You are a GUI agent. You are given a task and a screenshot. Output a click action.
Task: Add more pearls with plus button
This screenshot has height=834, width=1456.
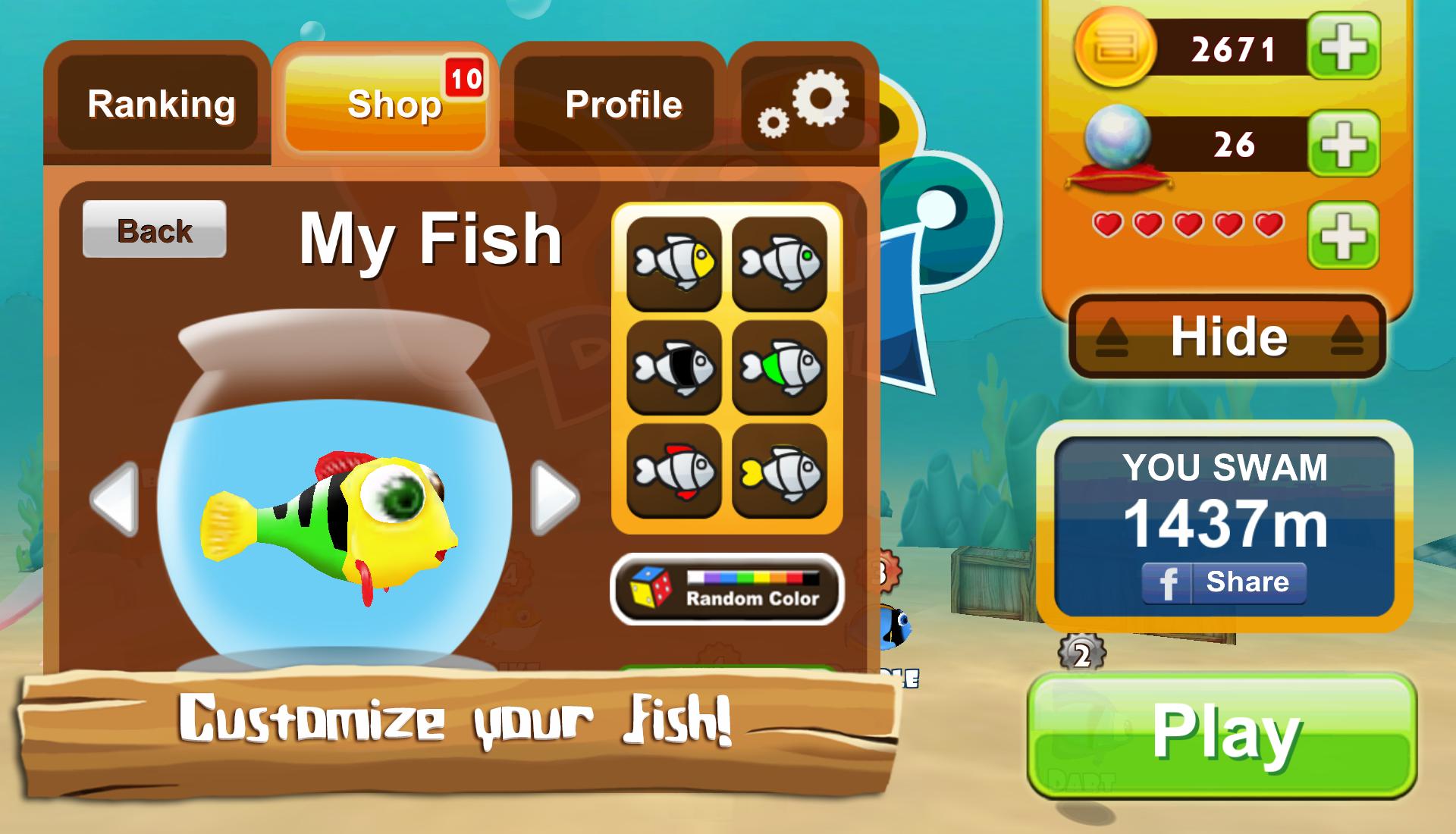(1343, 143)
